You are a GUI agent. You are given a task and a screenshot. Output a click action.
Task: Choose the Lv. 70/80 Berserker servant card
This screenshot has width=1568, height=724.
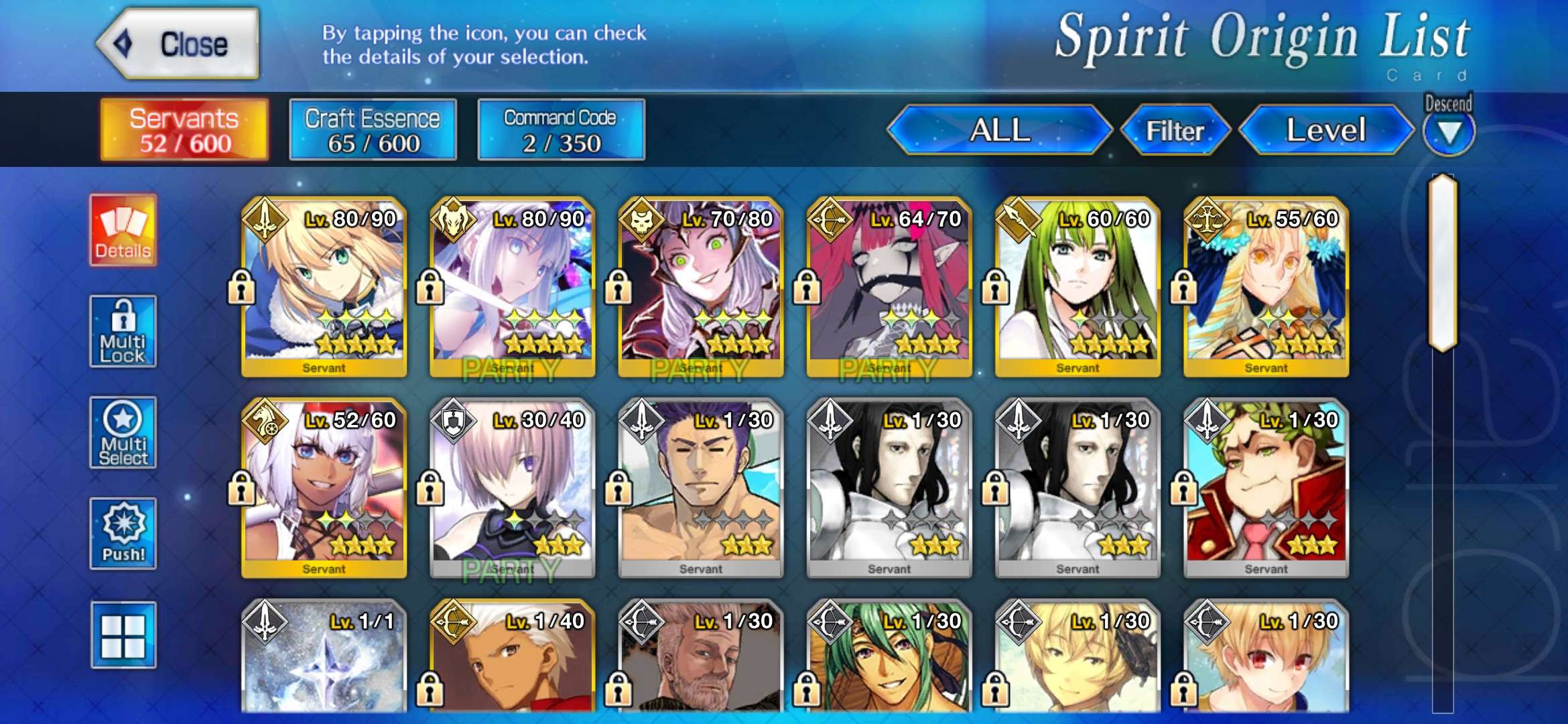[x=701, y=287]
